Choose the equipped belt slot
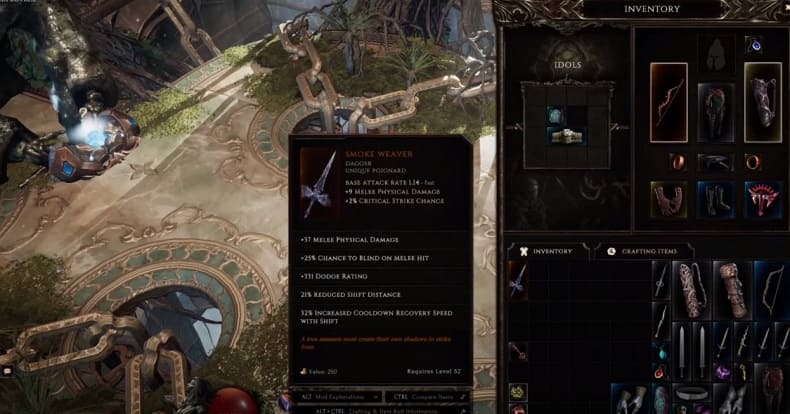The height and width of the screenshot is (414, 790). pos(715,162)
